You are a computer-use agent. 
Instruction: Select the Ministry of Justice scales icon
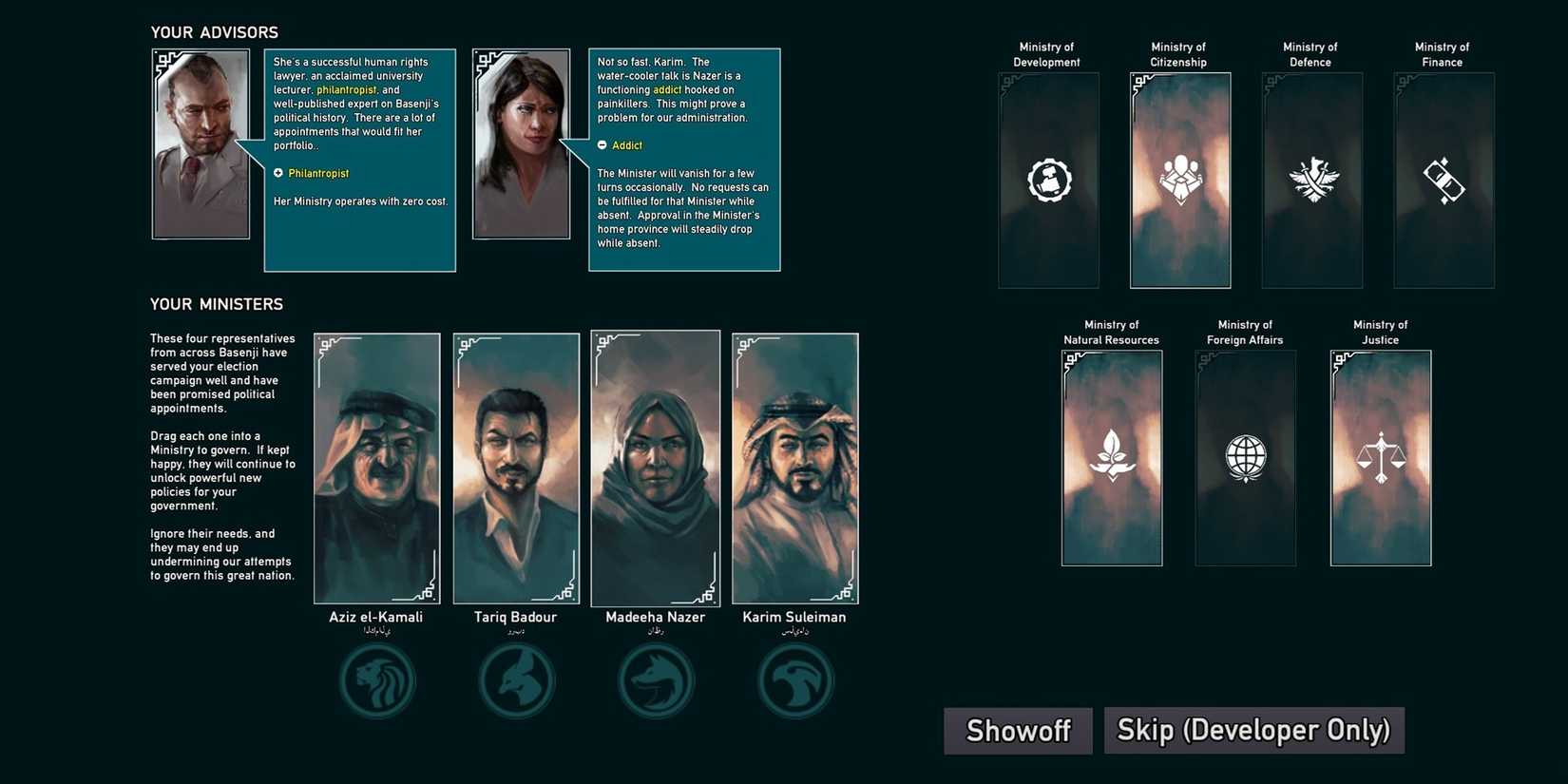point(1380,457)
